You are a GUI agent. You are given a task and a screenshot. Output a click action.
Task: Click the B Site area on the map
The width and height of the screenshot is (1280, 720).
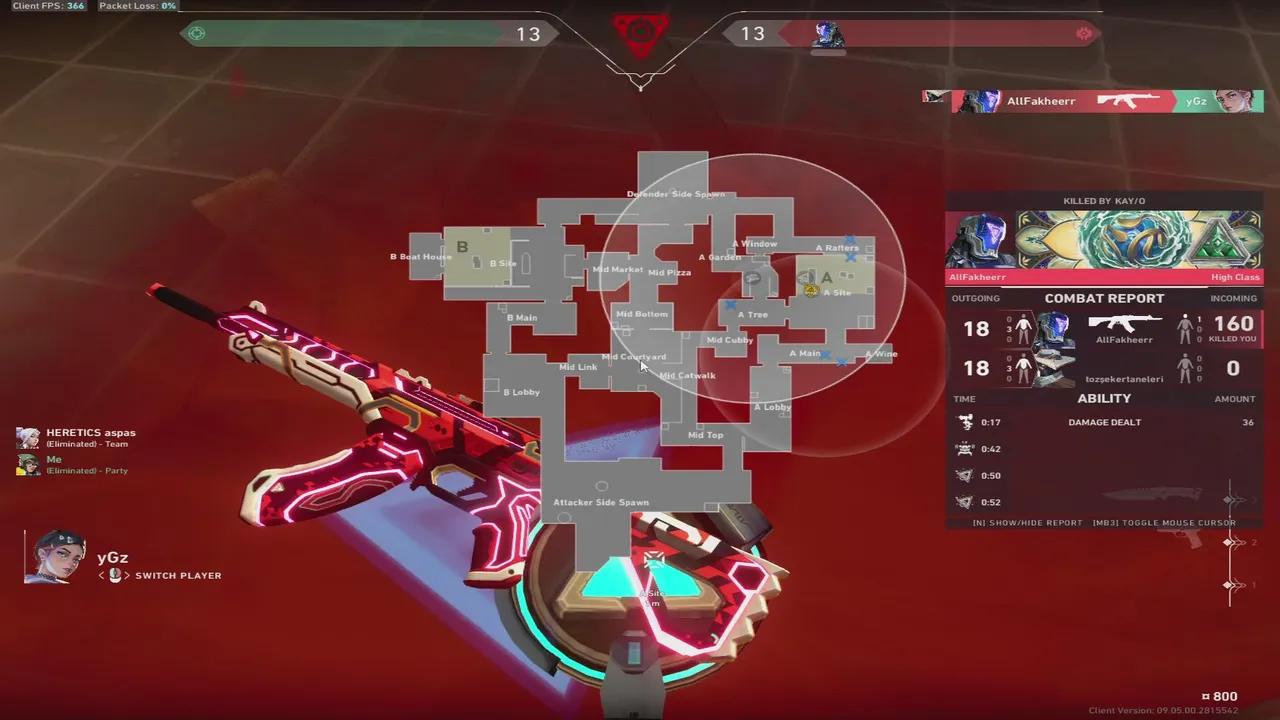[x=502, y=263]
